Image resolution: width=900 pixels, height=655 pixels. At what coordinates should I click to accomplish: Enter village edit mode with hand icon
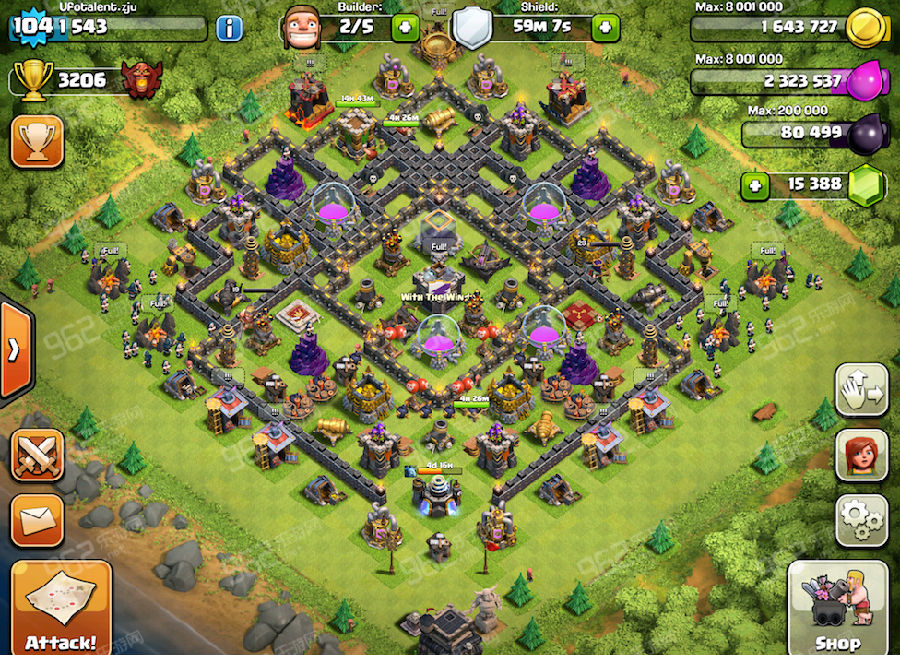tap(861, 390)
